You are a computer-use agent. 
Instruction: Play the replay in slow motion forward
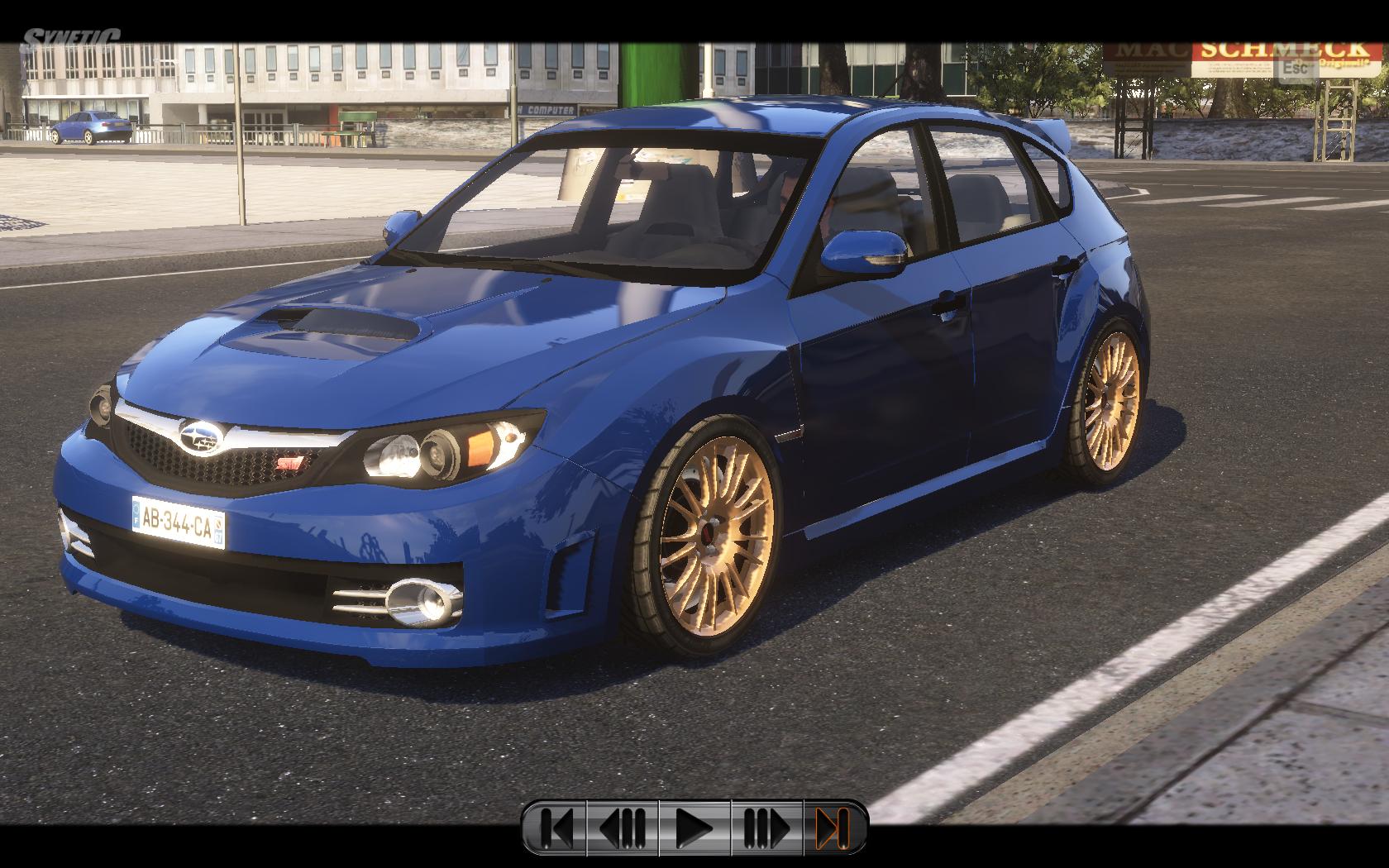766,827
